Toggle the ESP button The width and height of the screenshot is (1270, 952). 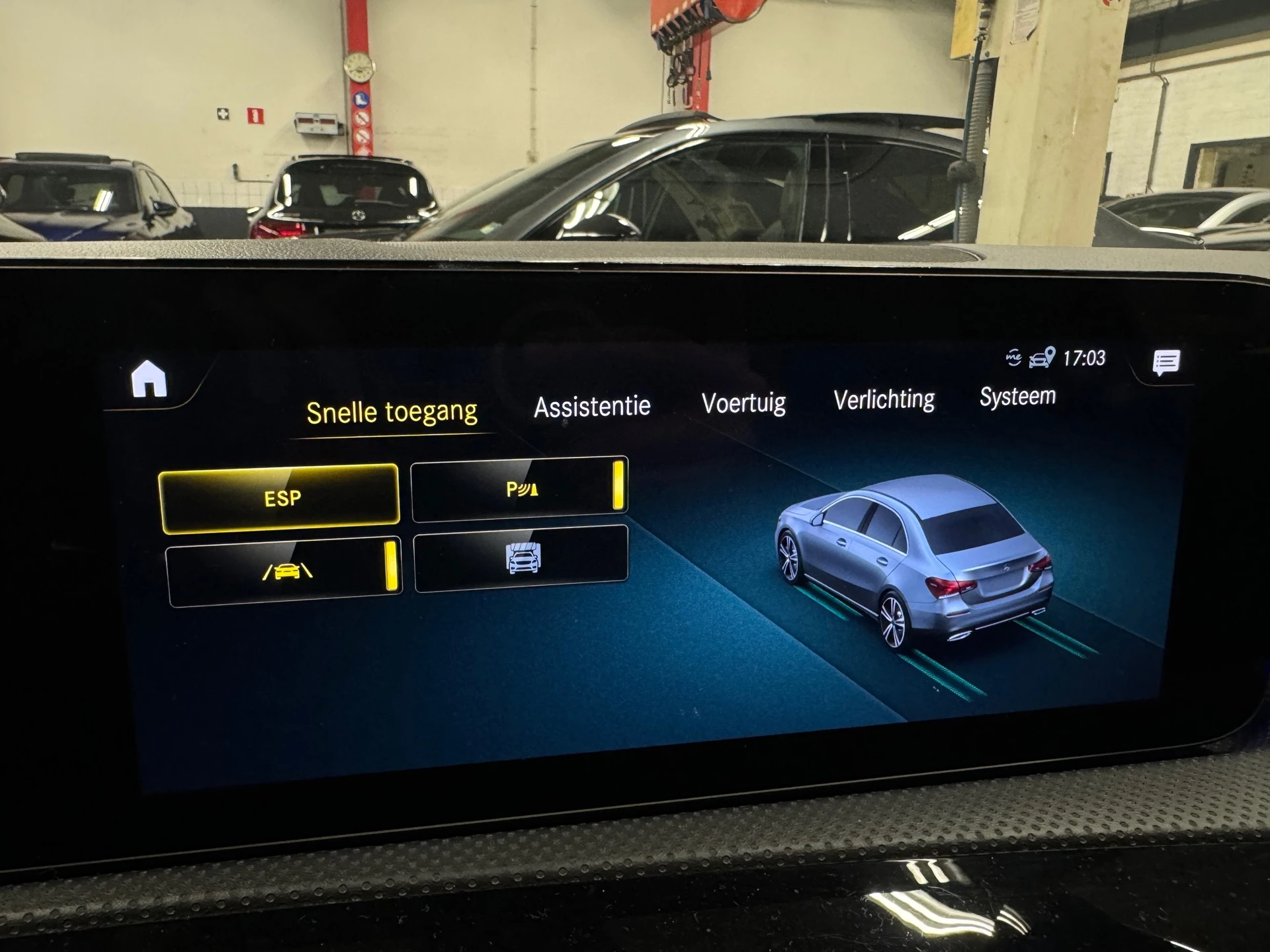pos(280,498)
